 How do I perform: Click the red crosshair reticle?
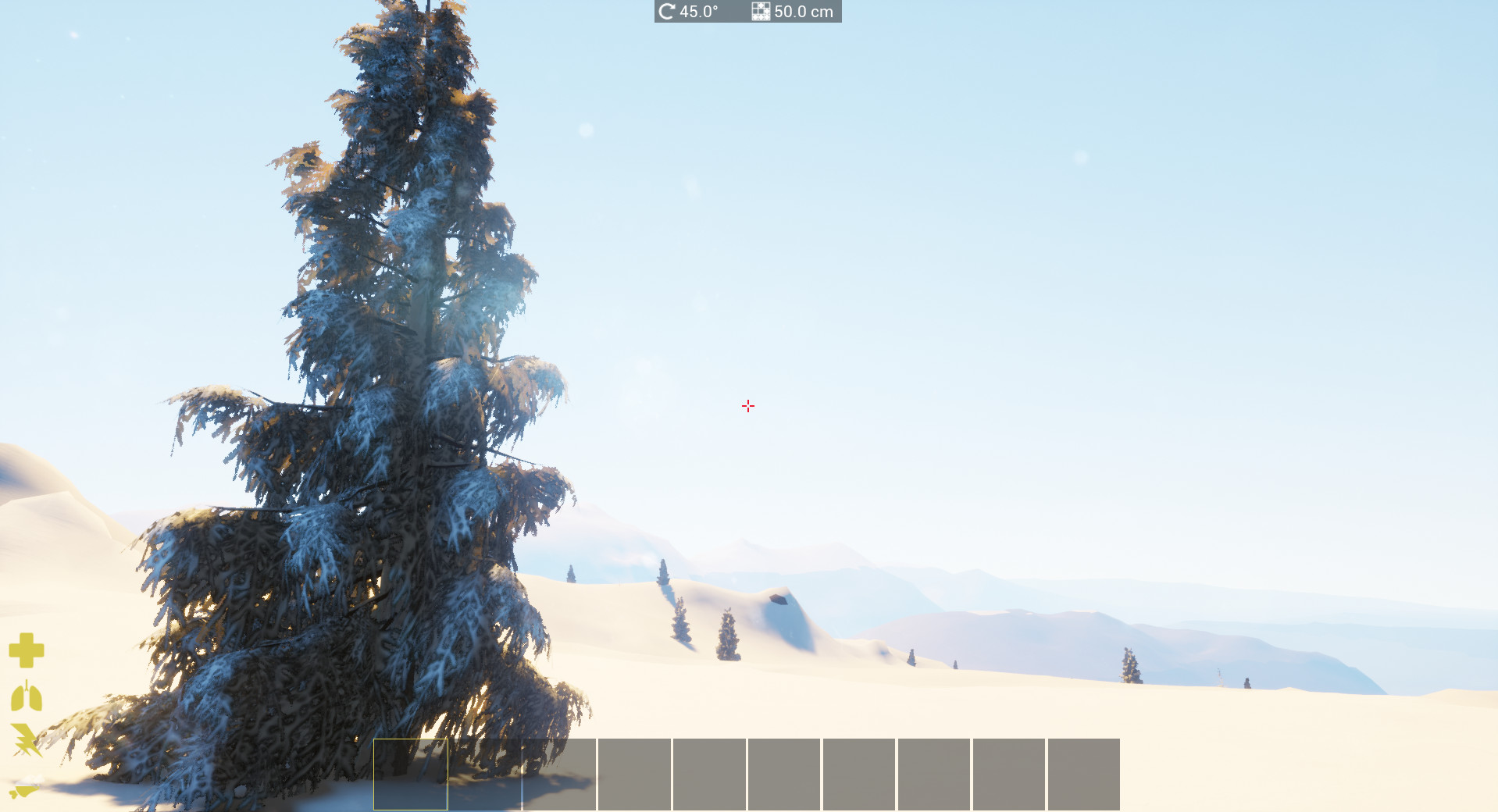pyautogui.click(x=747, y=406)
